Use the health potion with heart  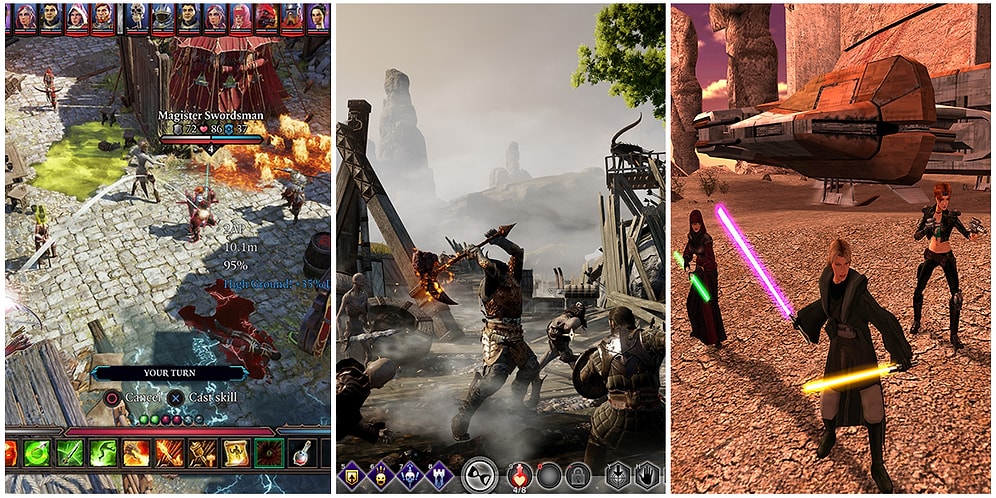click(519, 475)
